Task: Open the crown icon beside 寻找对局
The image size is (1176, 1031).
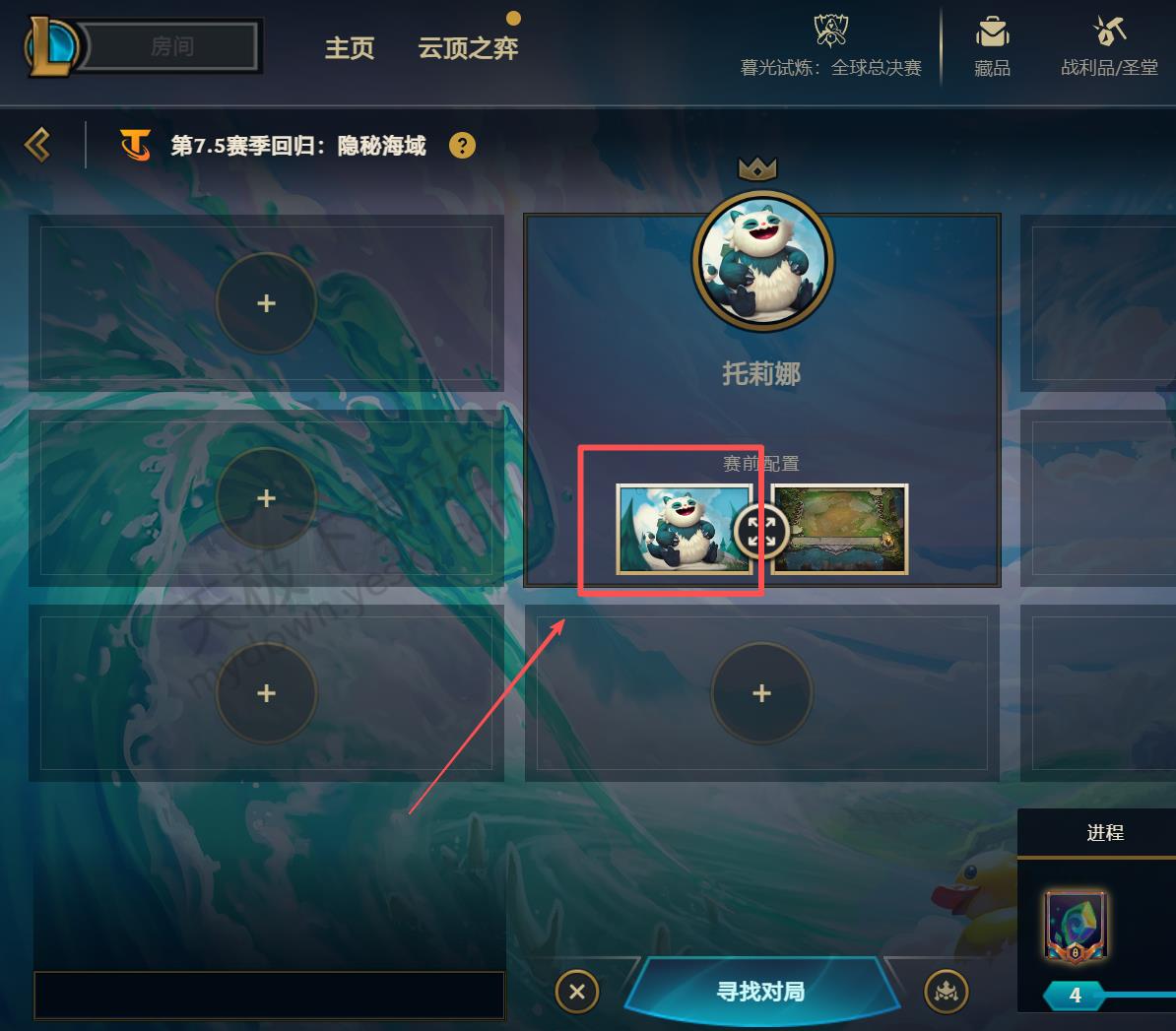Action: (x=947, y=992)
